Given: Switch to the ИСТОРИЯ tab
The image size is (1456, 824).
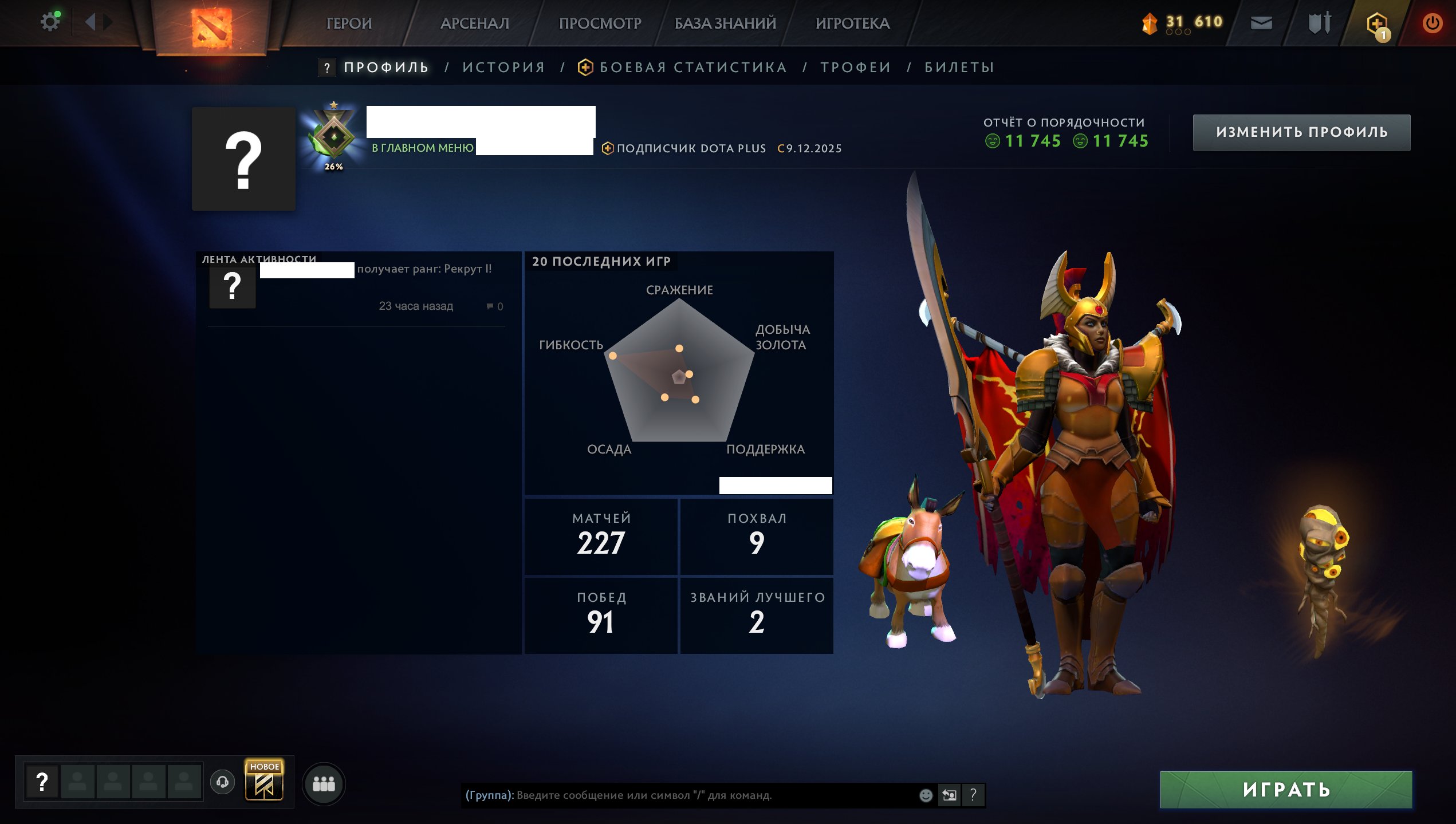Looking at the screenshot, I should [x=503, y=66].
